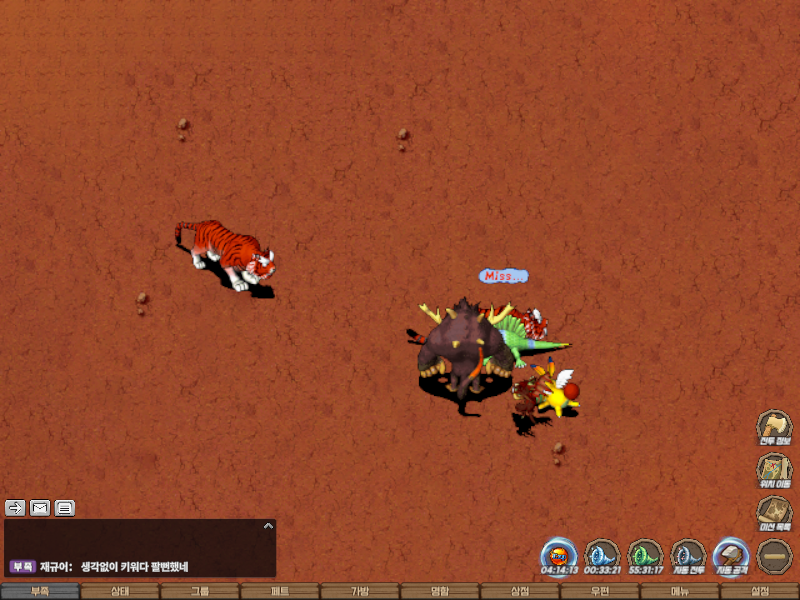Open 전투 정보 battle info axe icon
The height and width of the screenshot is (600, 800).
(x=774, y=427)
